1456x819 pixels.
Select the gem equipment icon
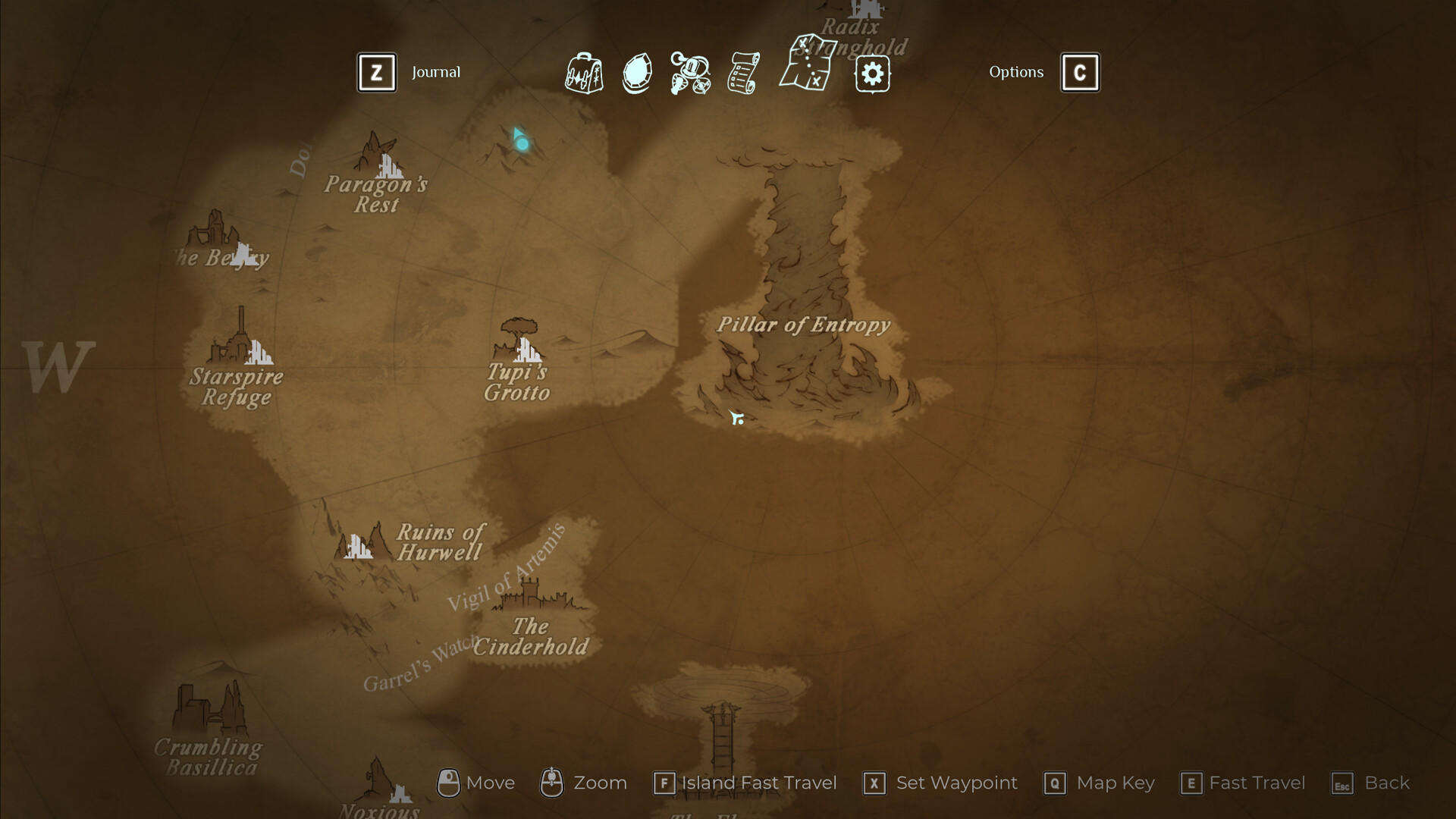(637, 73)
